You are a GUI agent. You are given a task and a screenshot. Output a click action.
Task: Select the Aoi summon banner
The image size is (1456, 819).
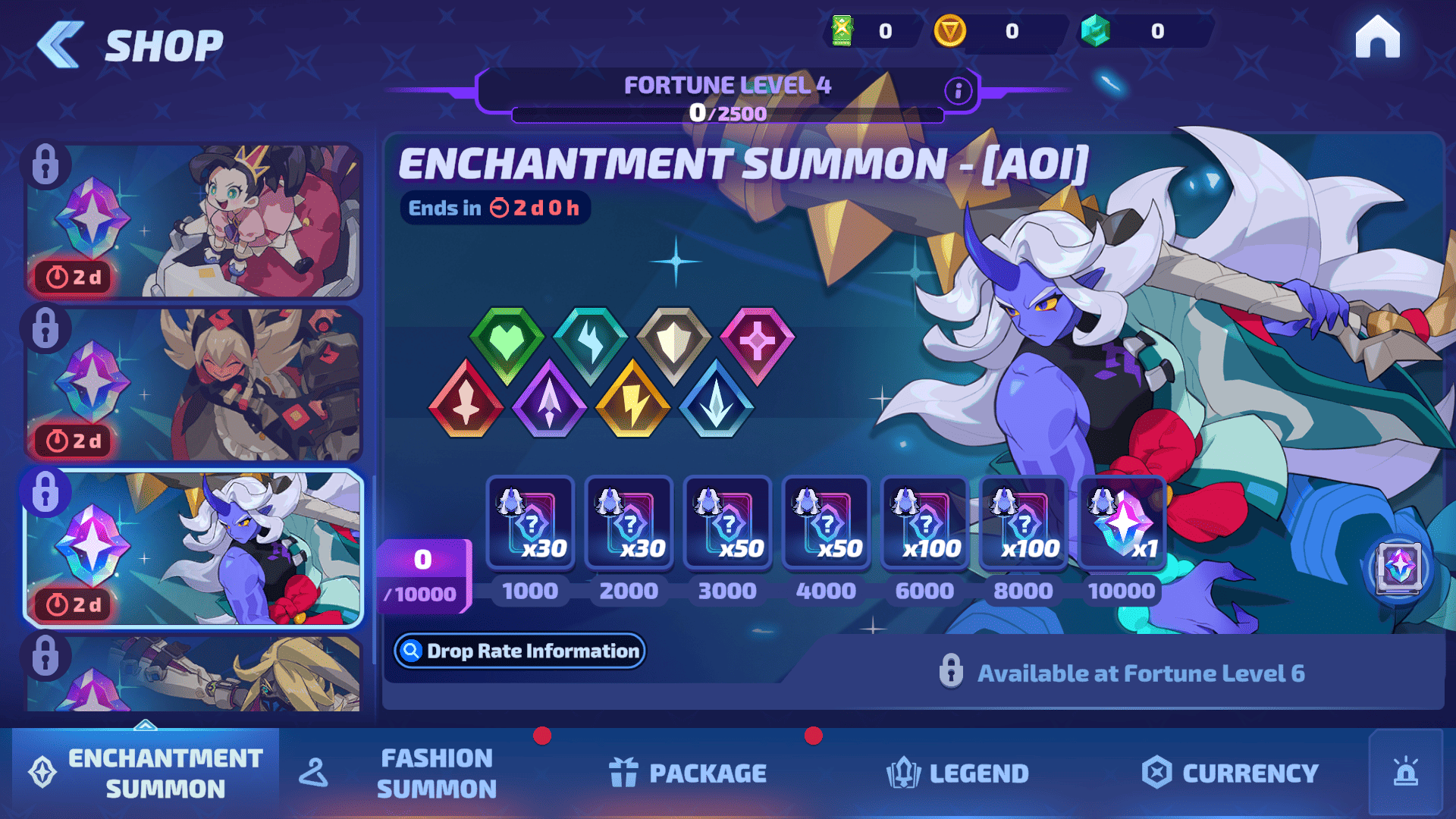click(193, 548)
